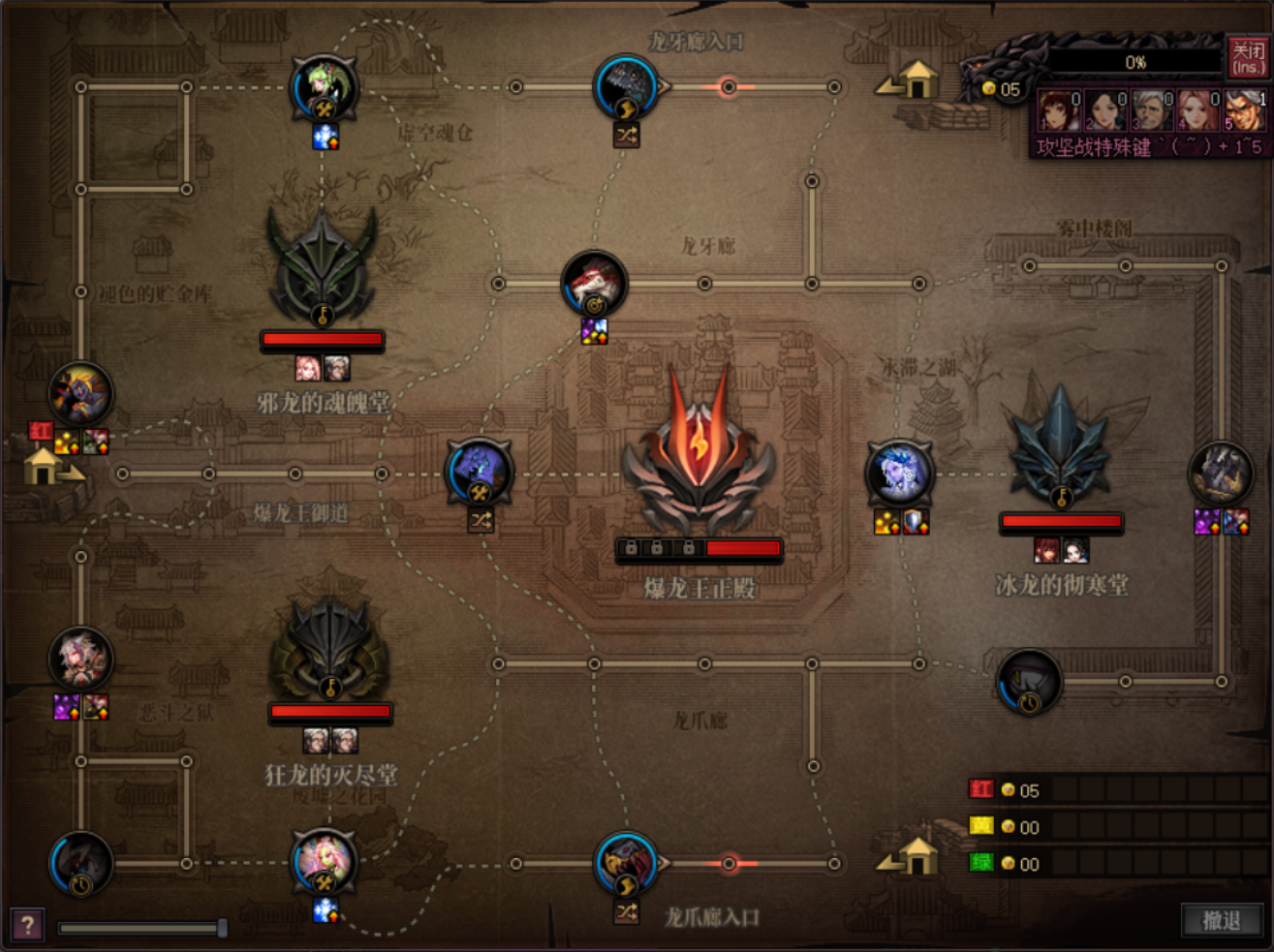Click the 撤退 retreat button
This screenshot has width=1274, height=952.
click(x=1221, y=920)
